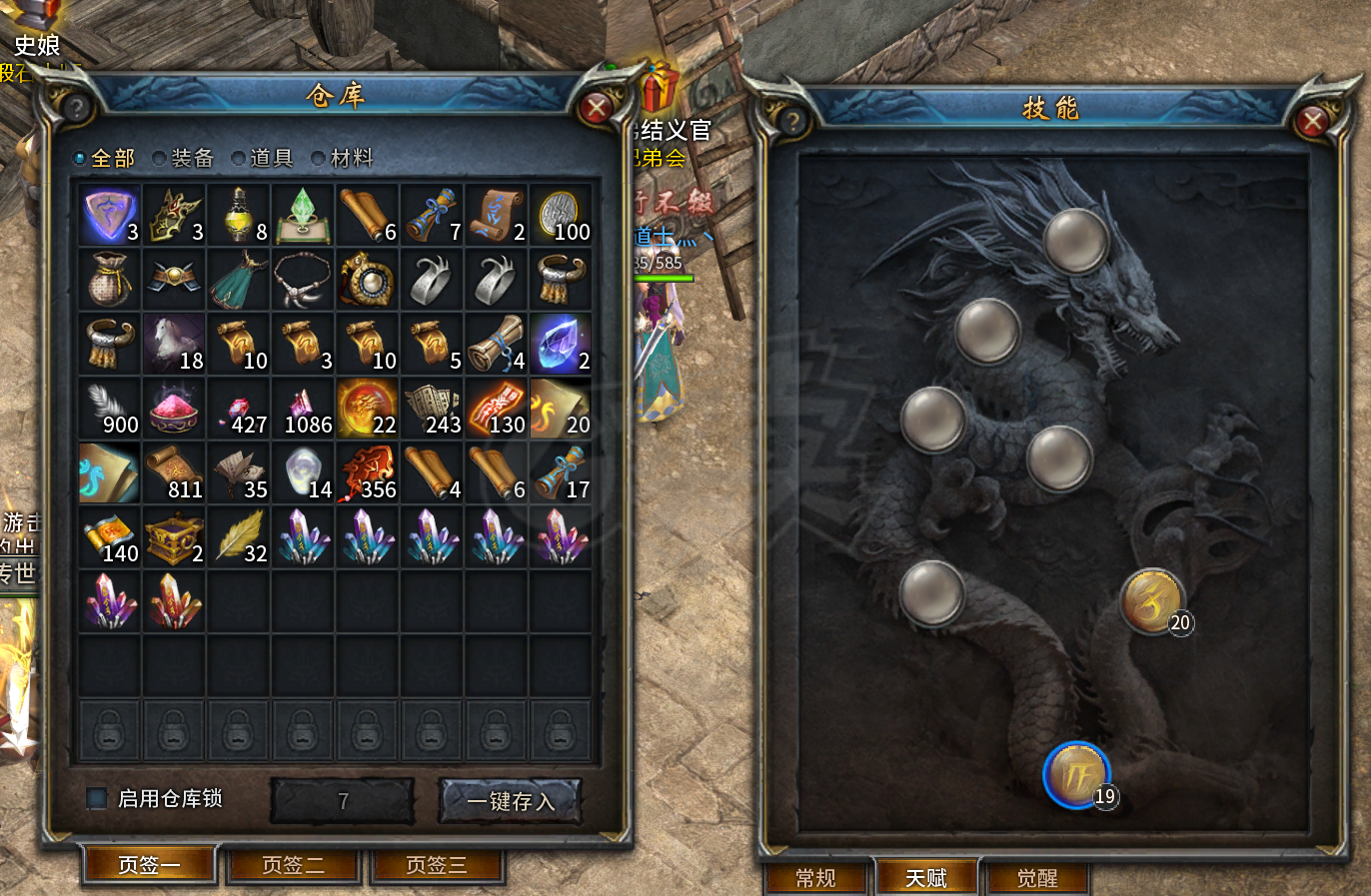Viewport: 1371px width, 896px height.
Task: Click the 一键存入 deposit button
Action: [x=511, y=801]
